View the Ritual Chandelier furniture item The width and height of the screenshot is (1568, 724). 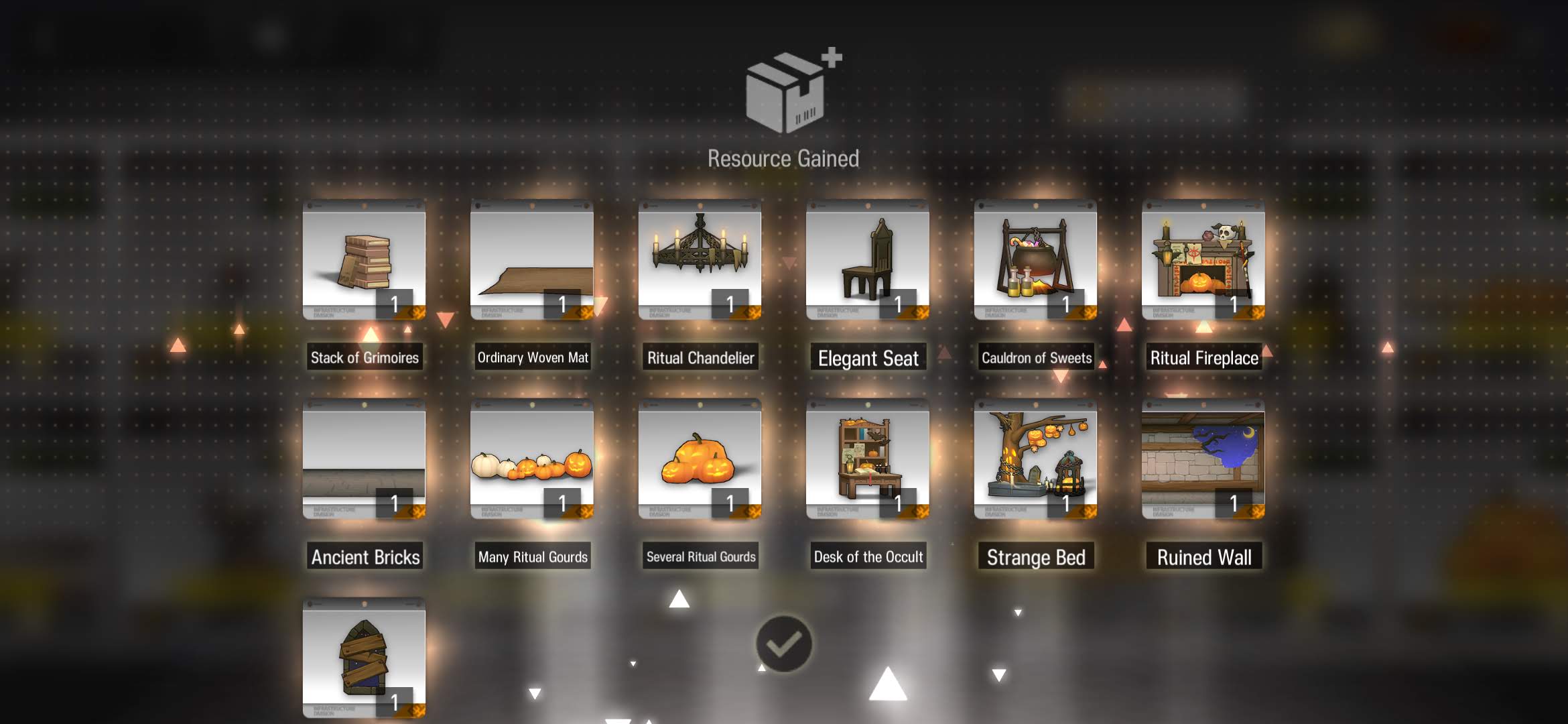(x=700, y=260)
